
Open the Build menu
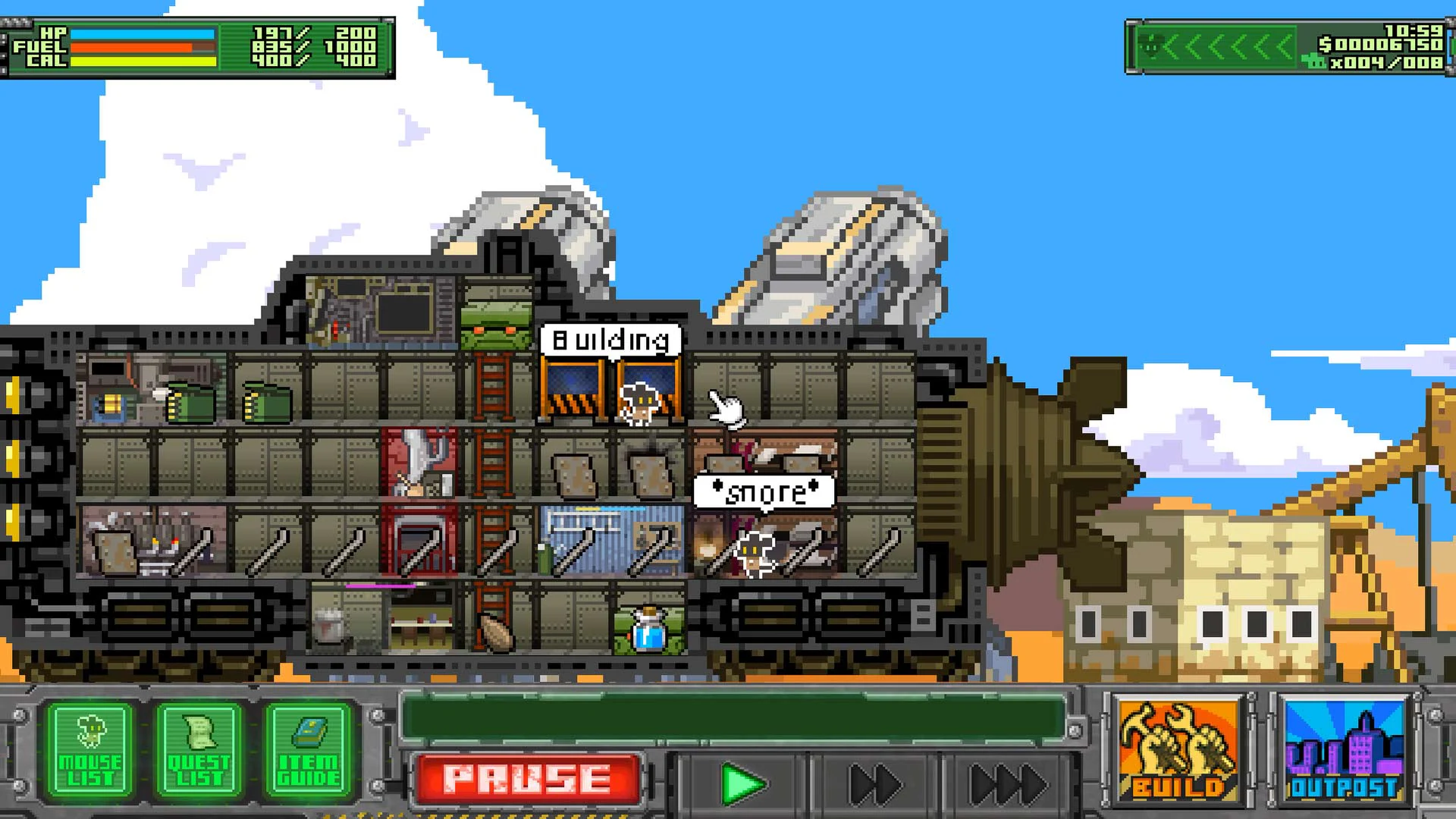click(1178, 751)
